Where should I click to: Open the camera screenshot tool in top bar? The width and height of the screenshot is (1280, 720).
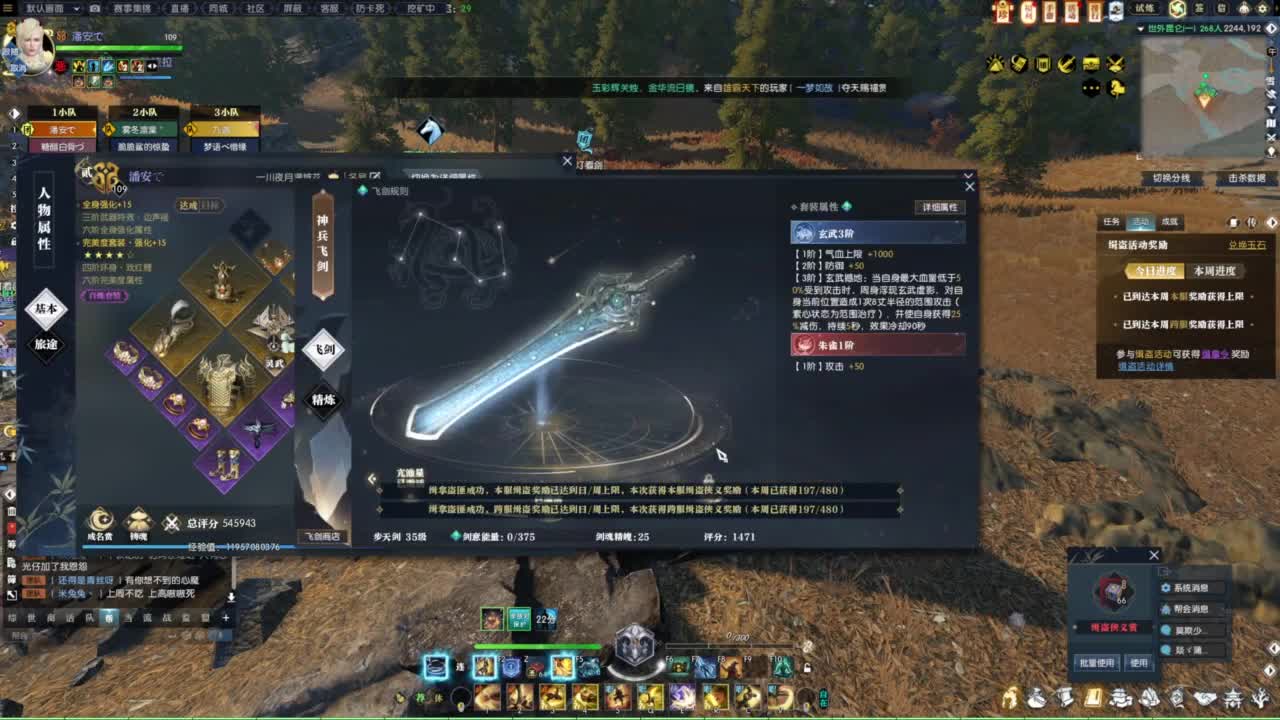tap(95, 6)
